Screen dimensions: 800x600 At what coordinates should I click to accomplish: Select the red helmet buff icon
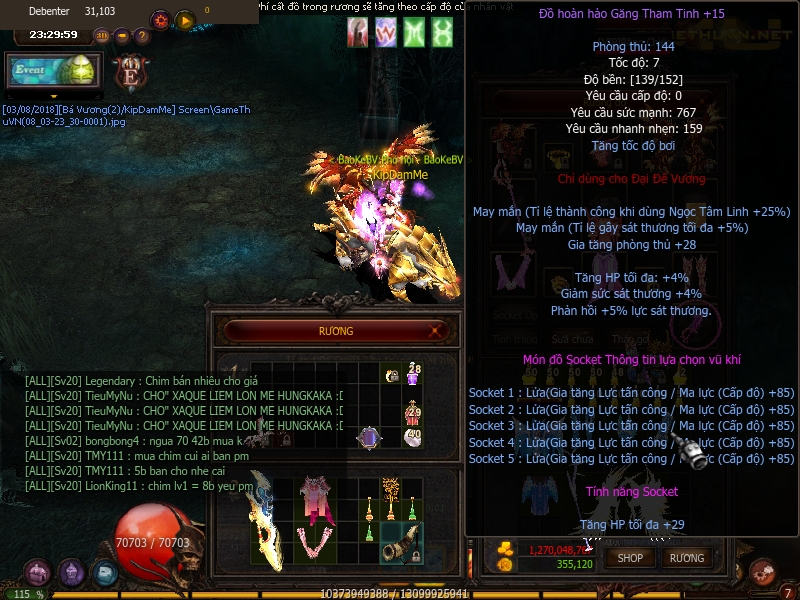click(357, 32)
